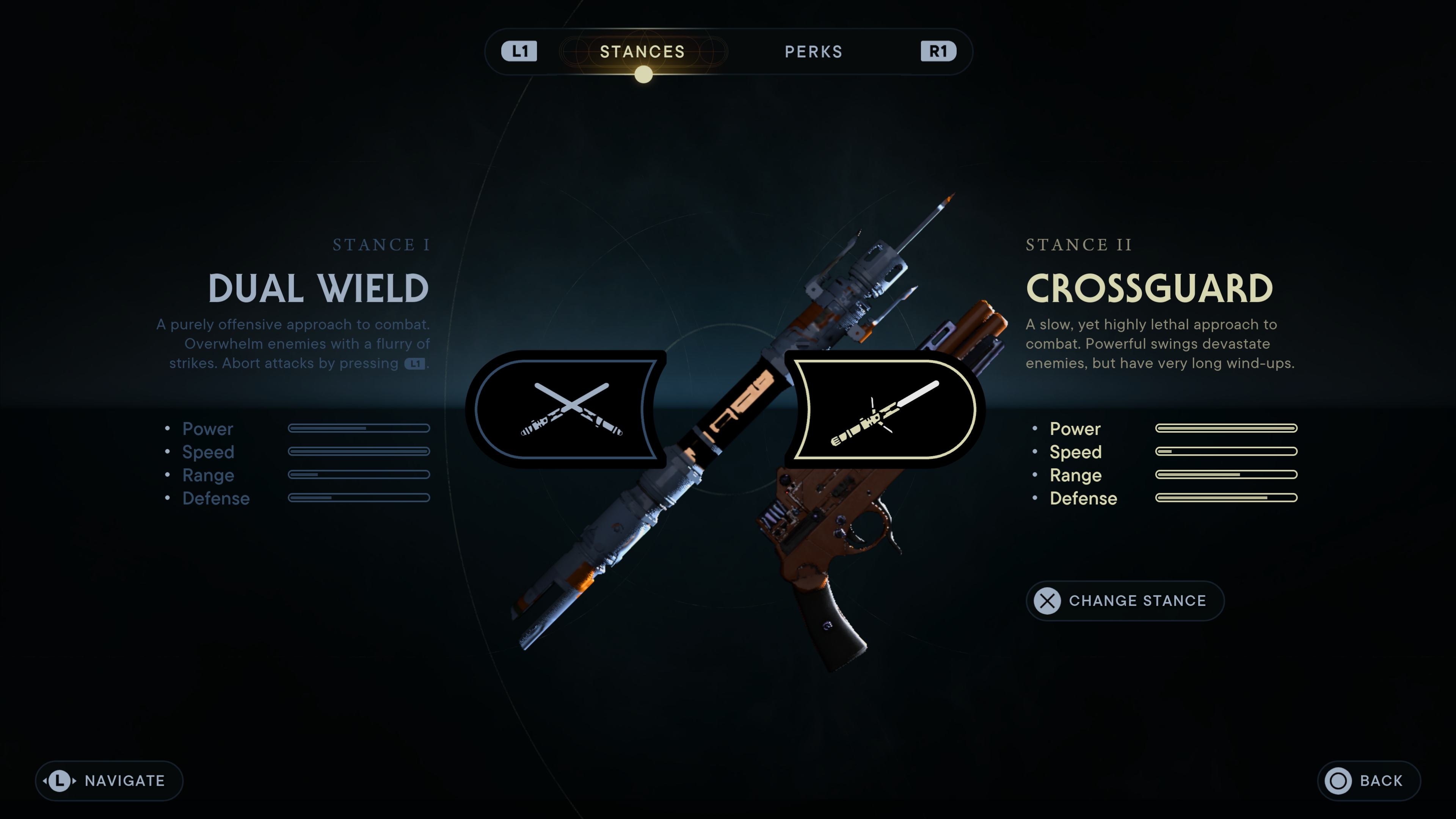1456x819 pixels.
Task: Click the X button icon beside Change Stance
Action: [1047, 601]
